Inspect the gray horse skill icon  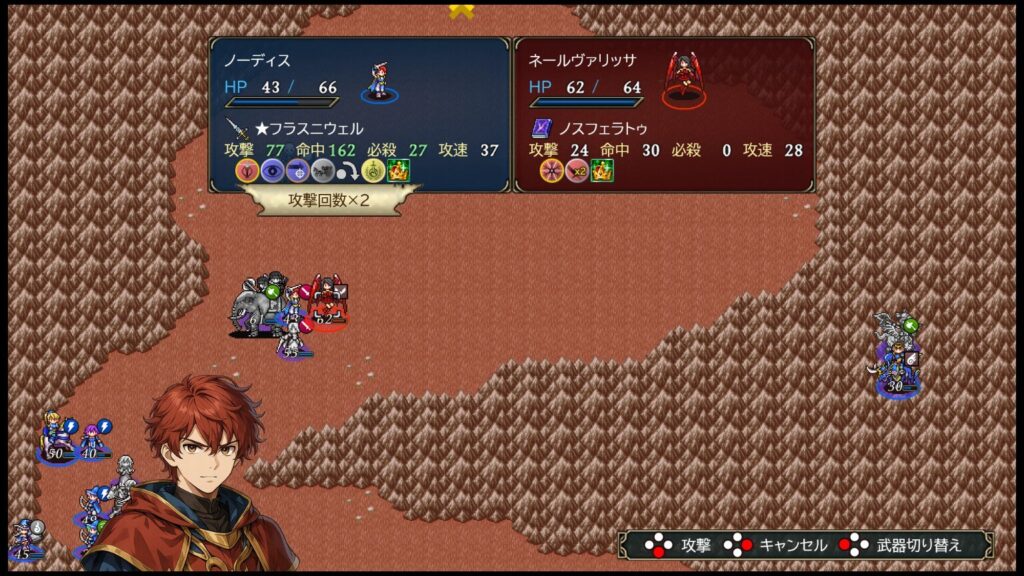[x=322, y=171]
